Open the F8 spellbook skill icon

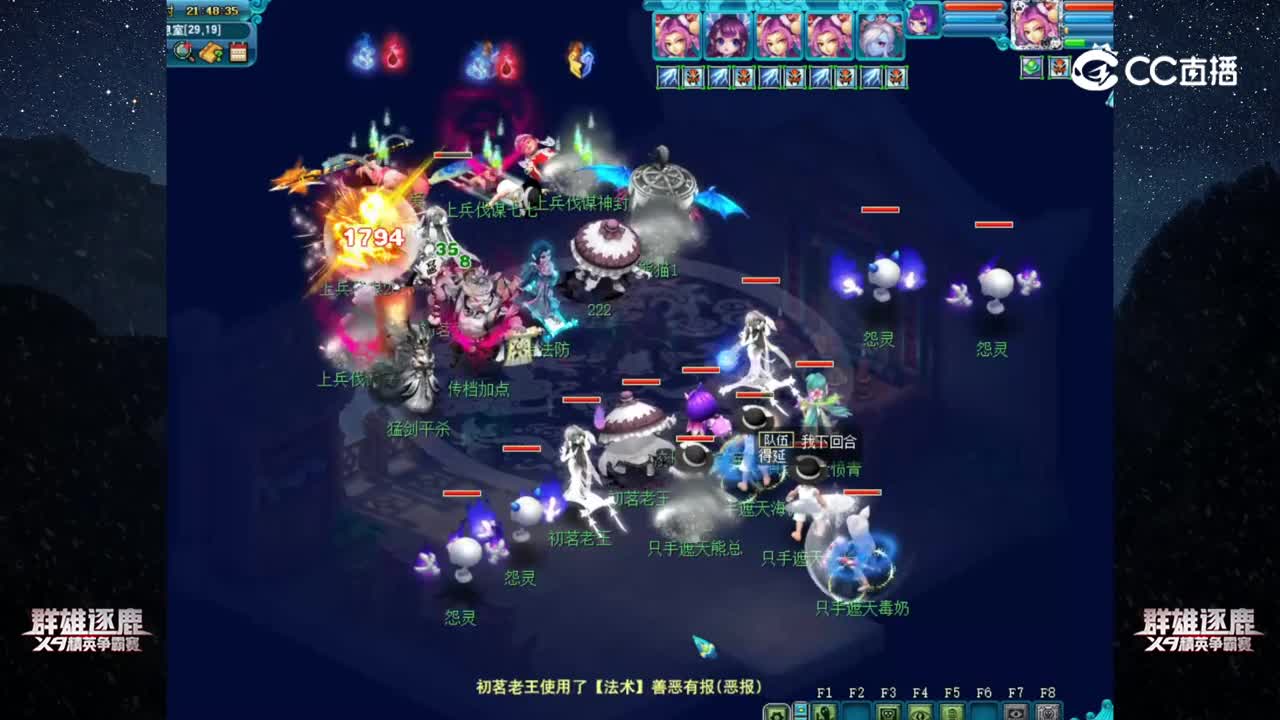pos(1046,713)
